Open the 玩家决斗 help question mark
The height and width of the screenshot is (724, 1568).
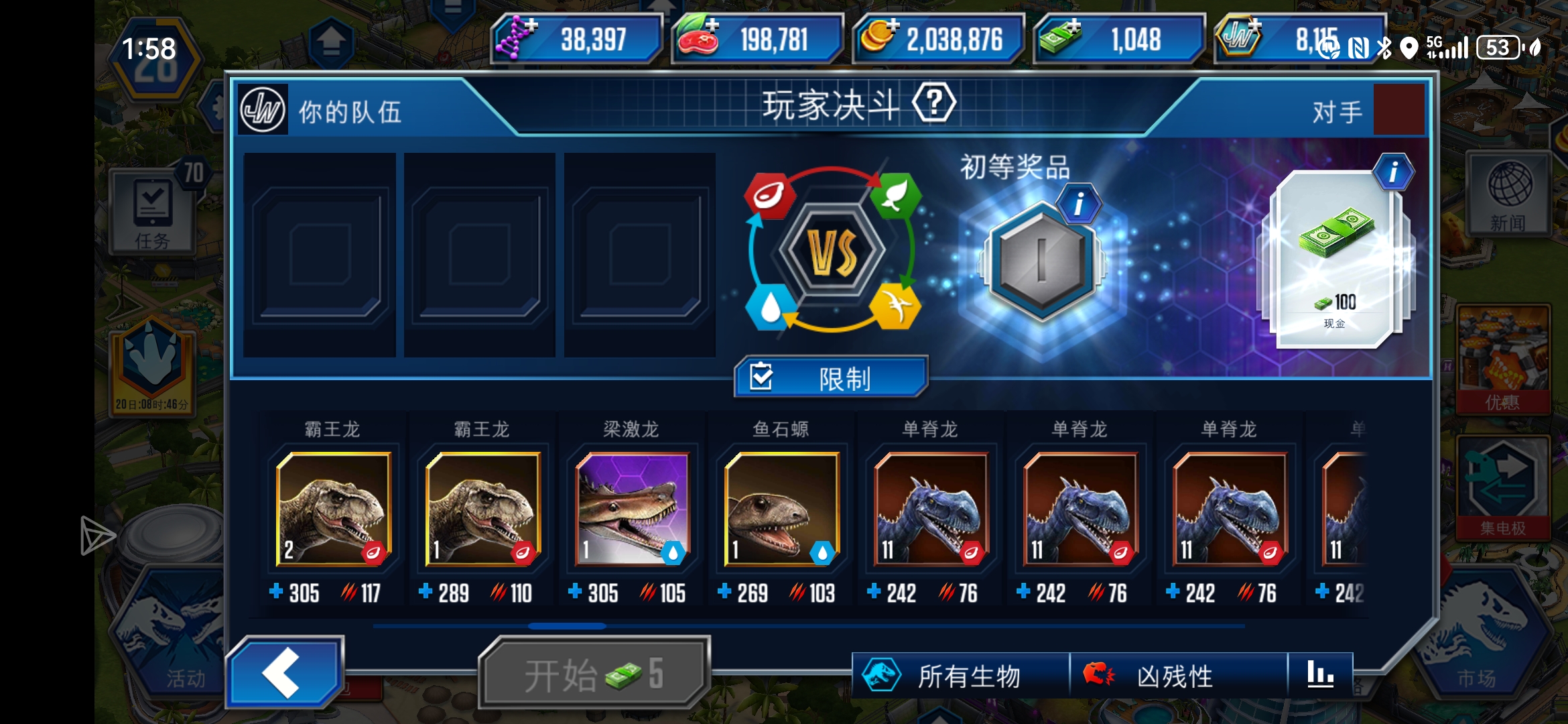935,103
